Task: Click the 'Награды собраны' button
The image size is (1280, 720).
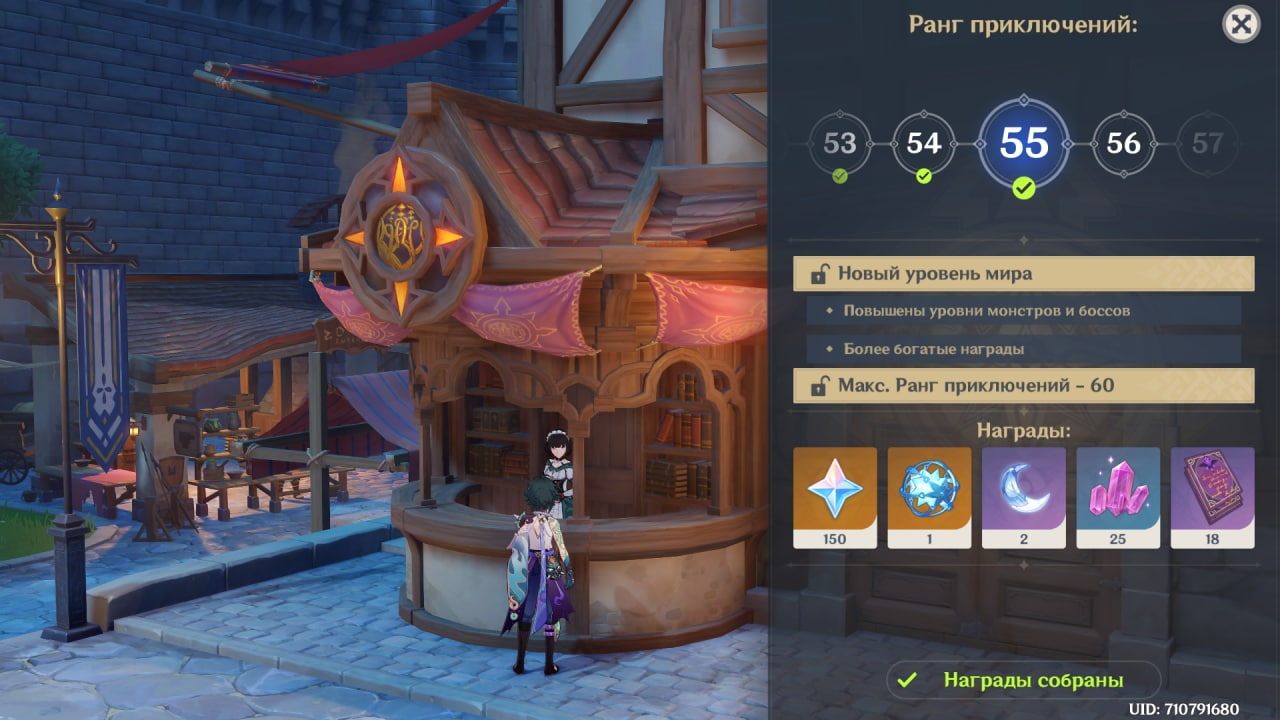Action: pos(1023,680)
